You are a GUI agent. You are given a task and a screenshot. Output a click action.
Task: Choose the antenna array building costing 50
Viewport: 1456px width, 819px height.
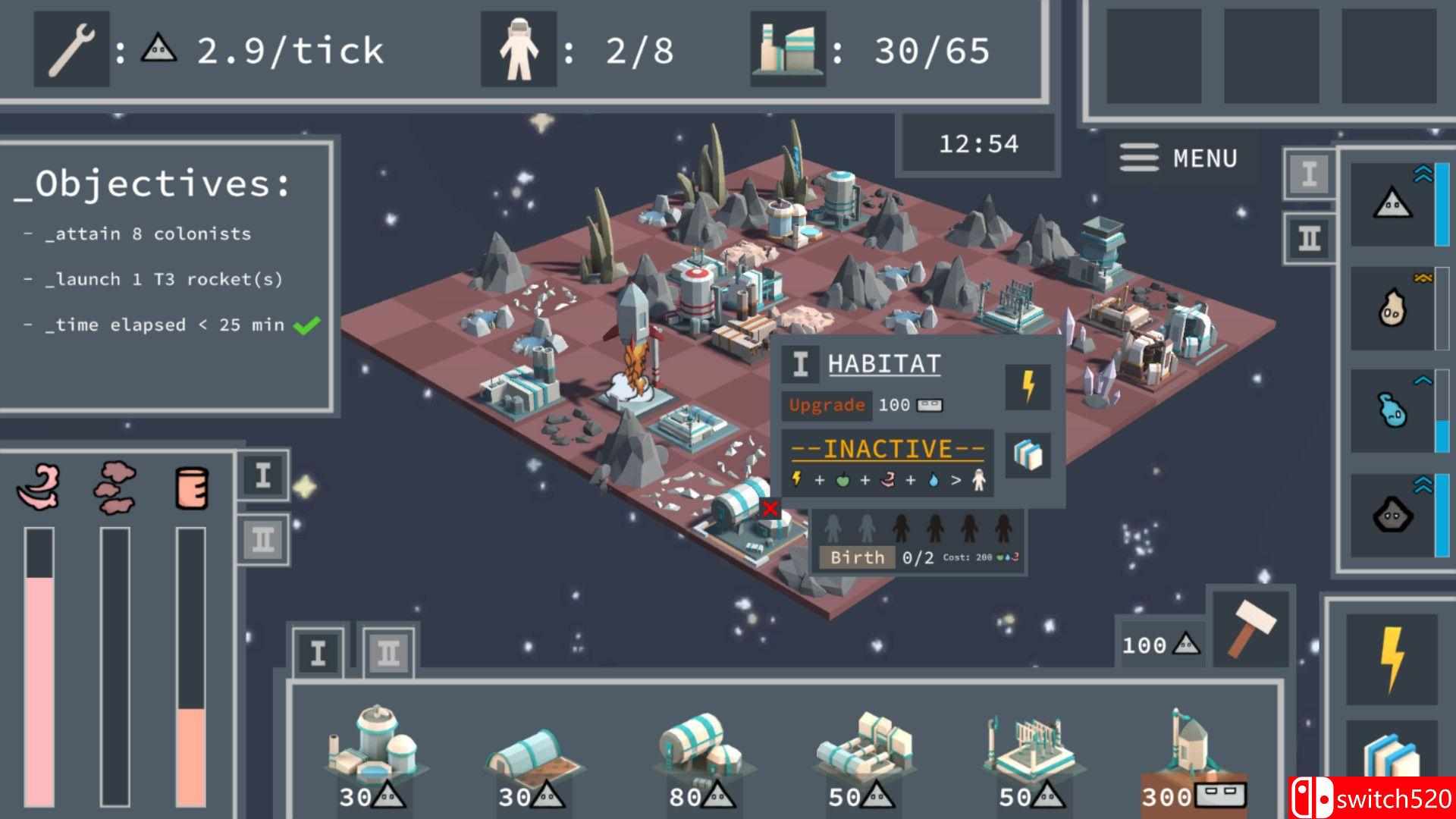tap(1028, 755)
